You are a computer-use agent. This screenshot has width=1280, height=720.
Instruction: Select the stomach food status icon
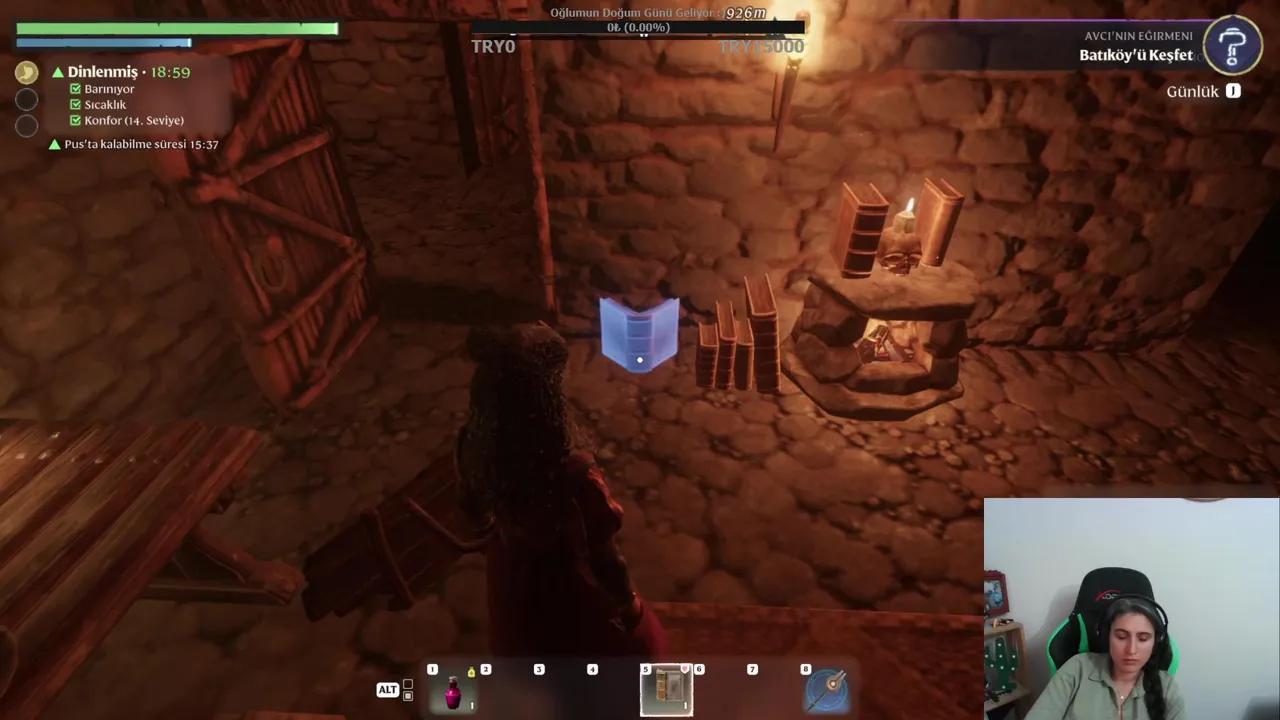pos(25,71)
